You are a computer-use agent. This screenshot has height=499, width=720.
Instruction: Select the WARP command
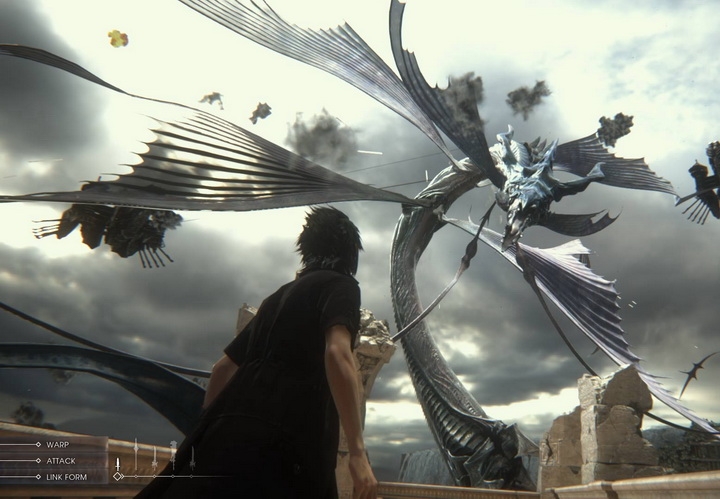click(57, 444)
